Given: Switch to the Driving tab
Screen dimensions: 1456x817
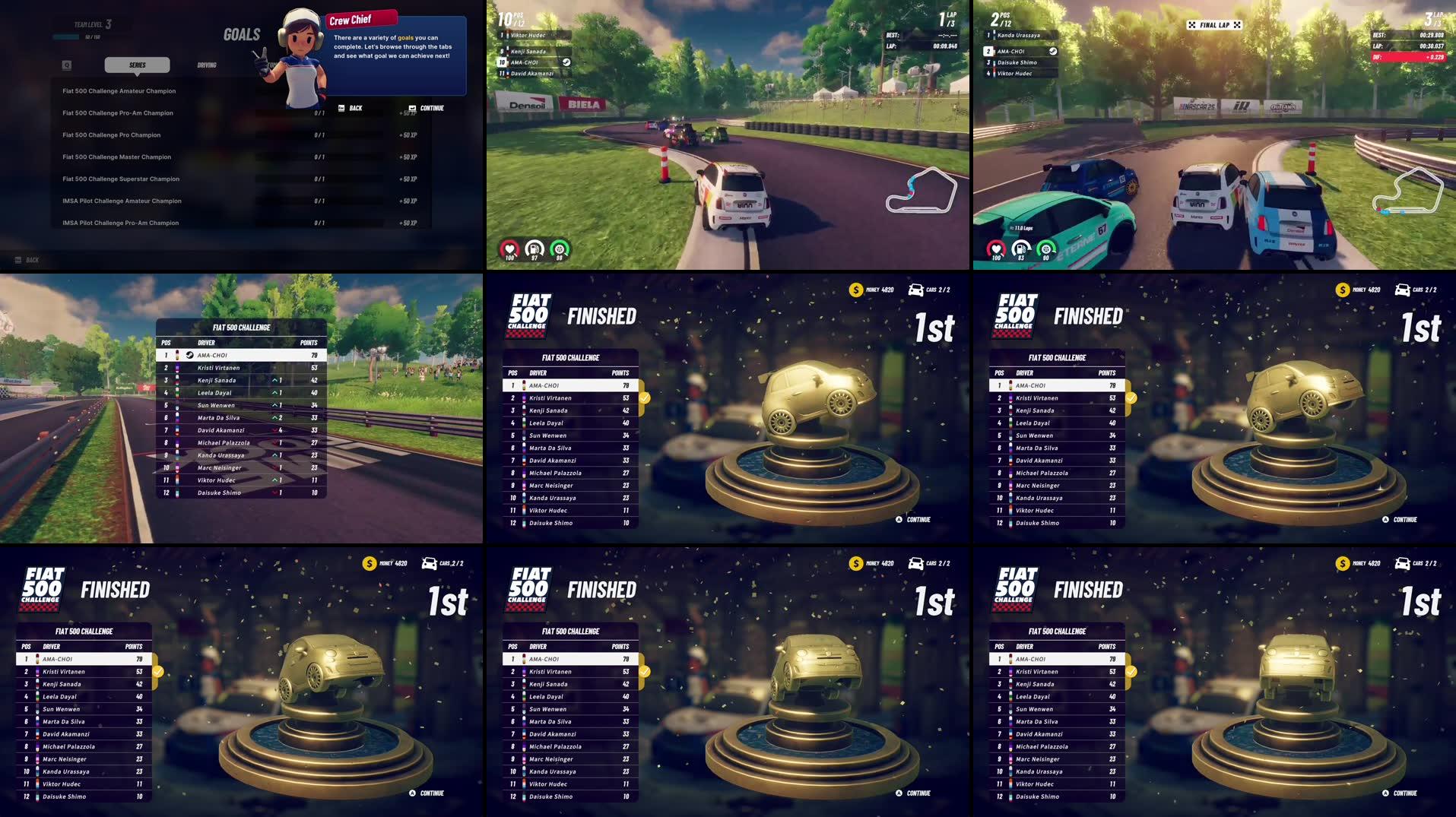Looking at the screenshot, I should [207, 65].
